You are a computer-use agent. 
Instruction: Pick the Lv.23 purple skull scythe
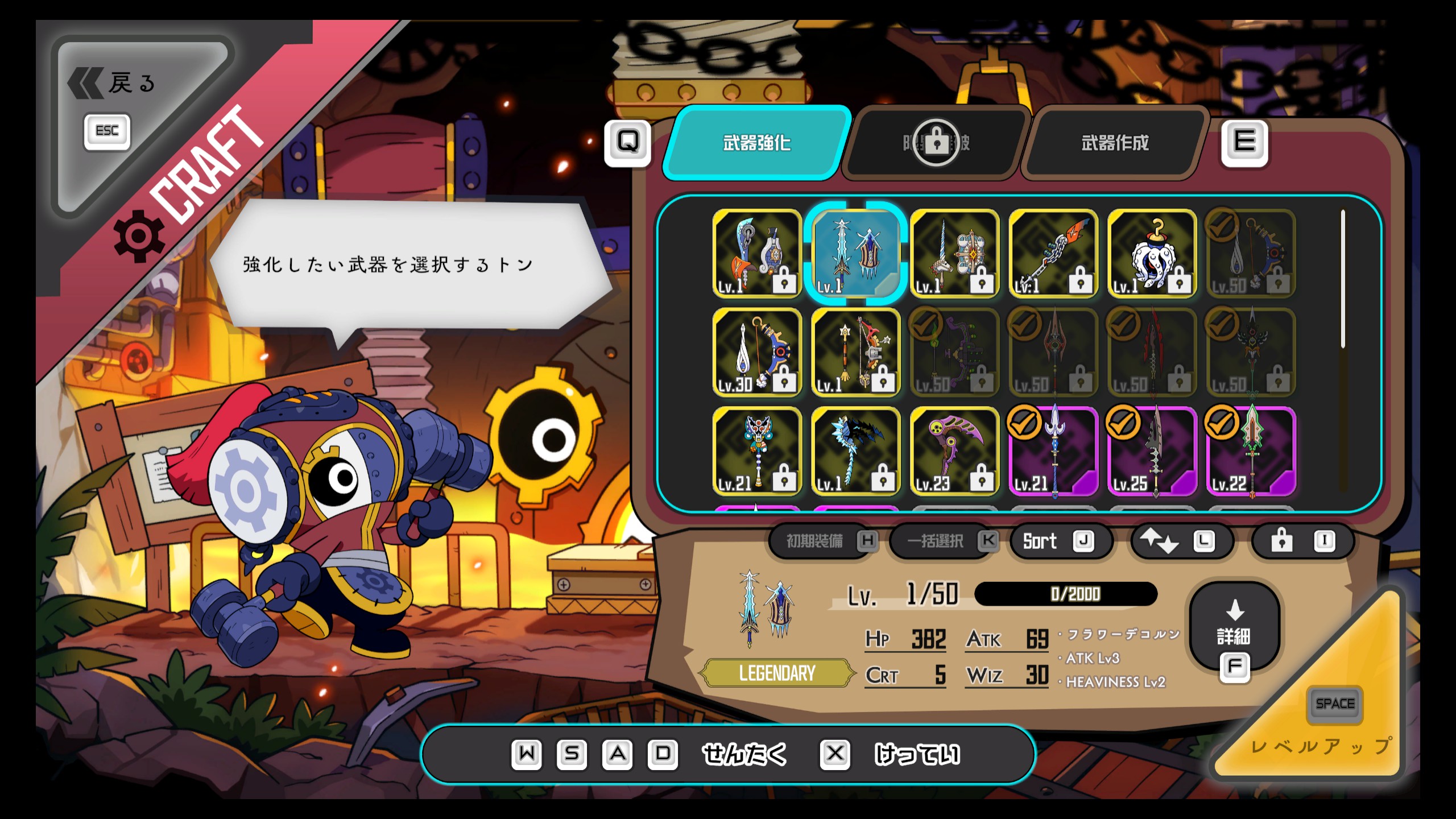tap(954, 451)
